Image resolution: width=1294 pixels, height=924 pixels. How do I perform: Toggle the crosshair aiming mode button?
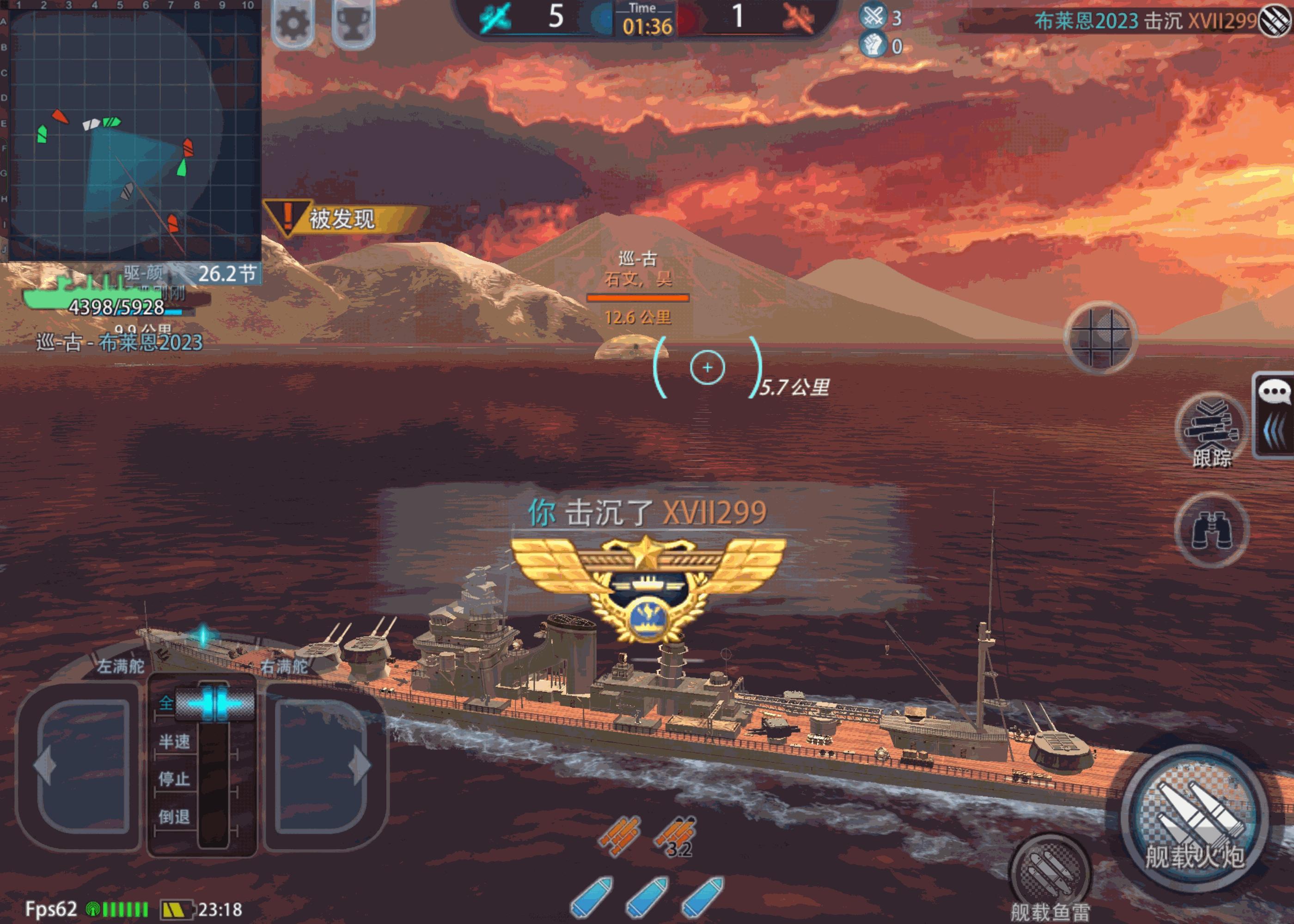[x=1100, y=337]
